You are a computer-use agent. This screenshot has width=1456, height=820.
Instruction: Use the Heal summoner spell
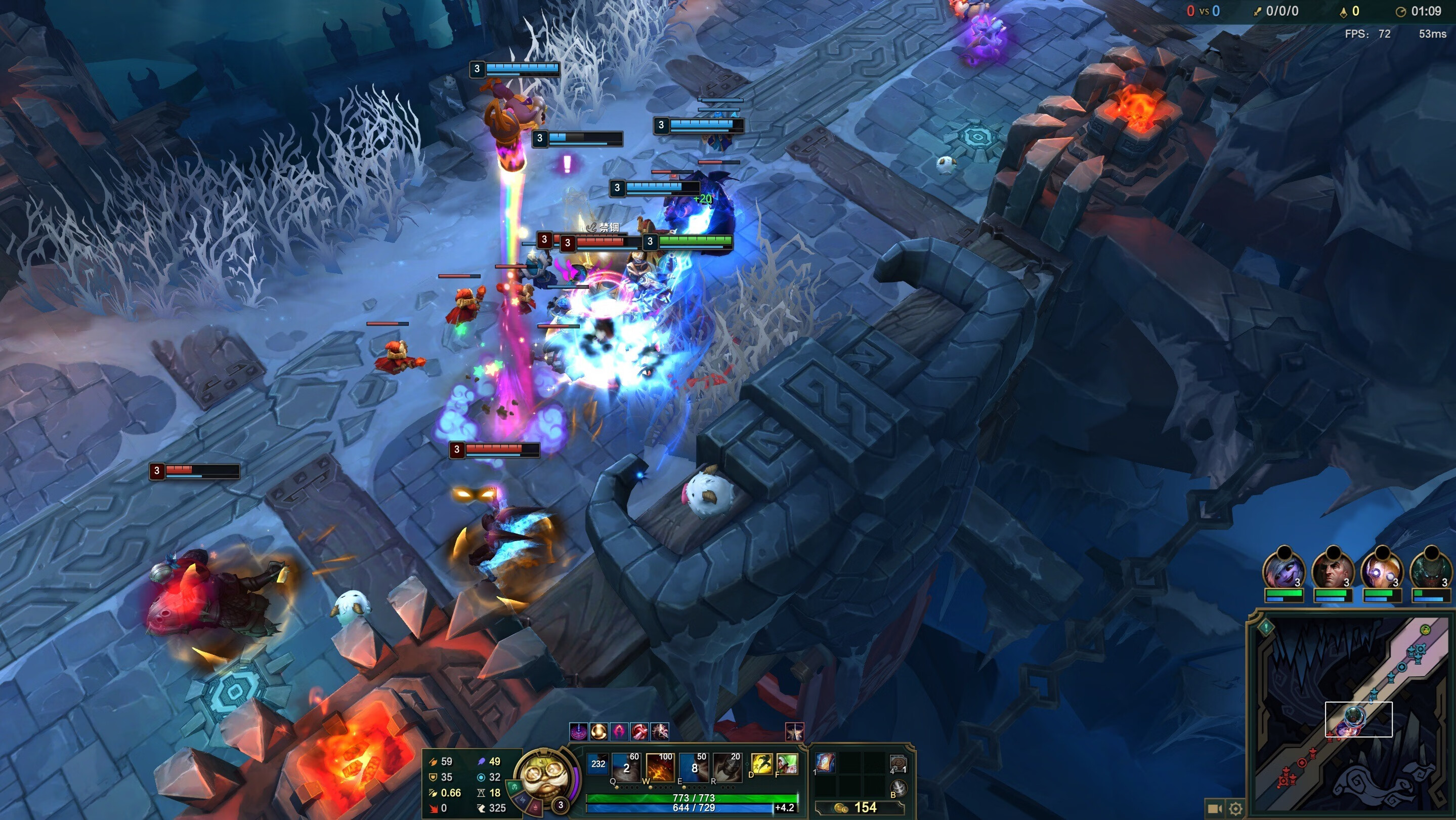pos(787,765)
